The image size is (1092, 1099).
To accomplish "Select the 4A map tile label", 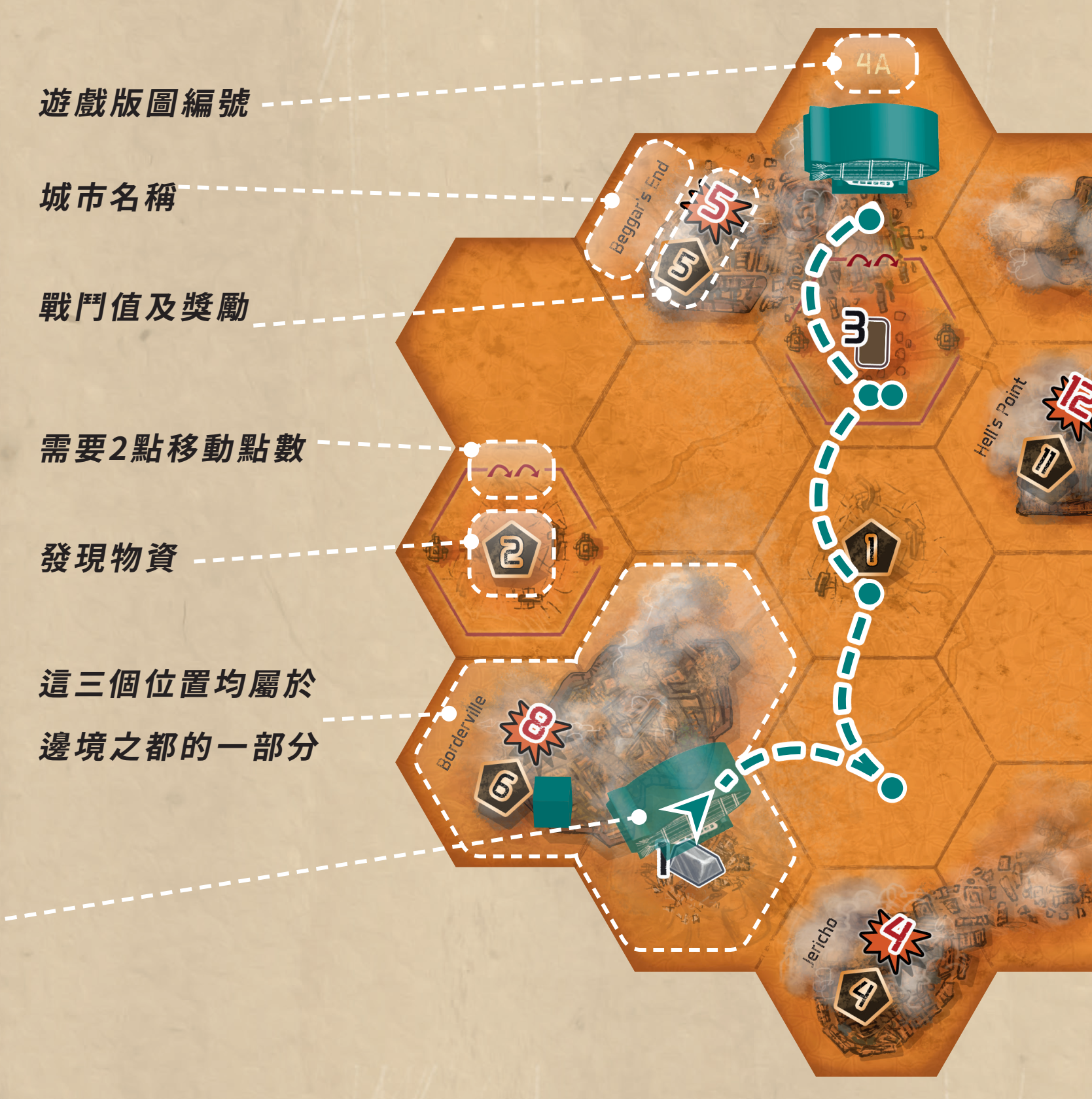I will [873, 63].
